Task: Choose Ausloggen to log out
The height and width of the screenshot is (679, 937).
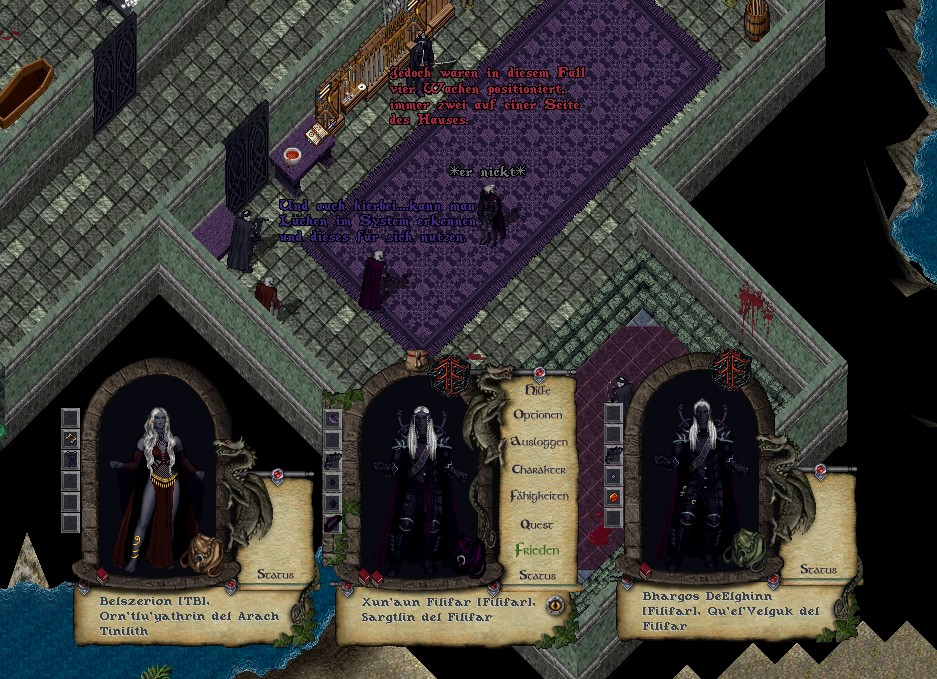Action: point(539,441)
